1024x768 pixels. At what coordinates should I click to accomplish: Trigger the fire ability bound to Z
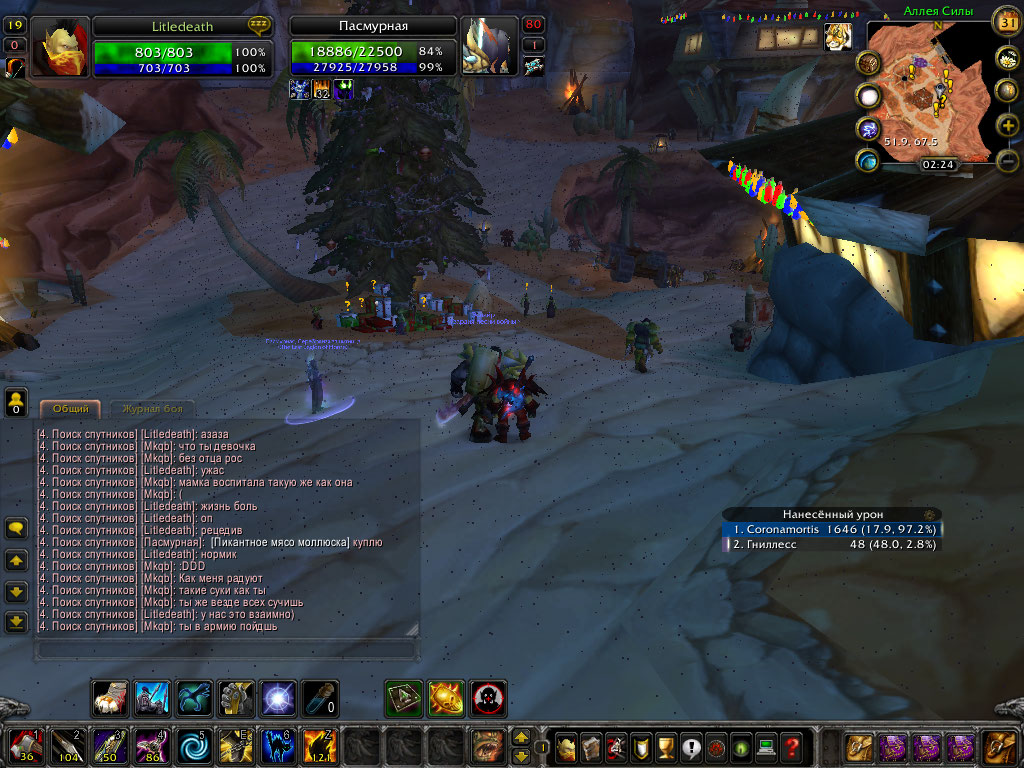[x=319, y=747]
